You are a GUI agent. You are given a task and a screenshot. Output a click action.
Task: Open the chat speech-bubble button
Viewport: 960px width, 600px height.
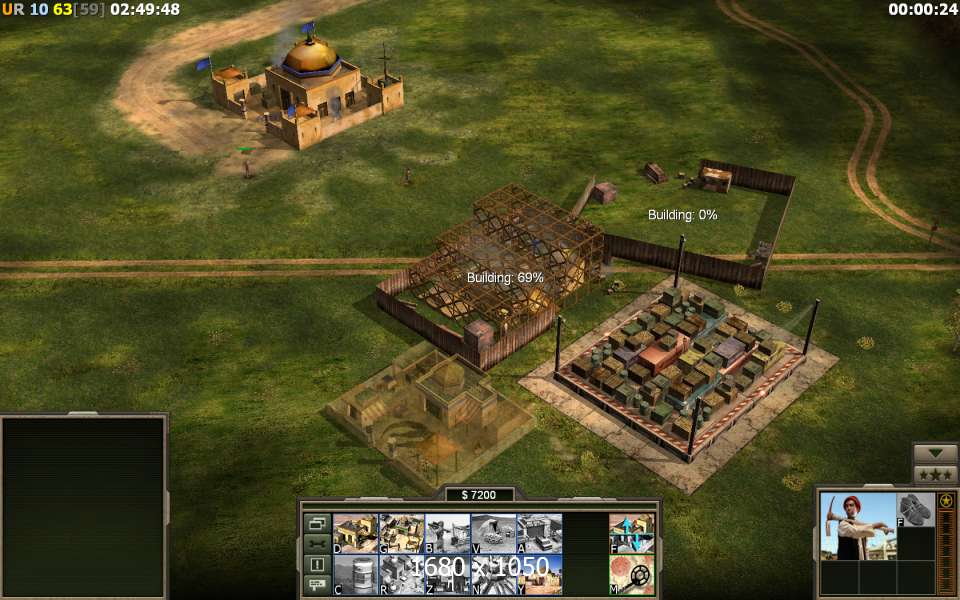(x=317, y=584)
